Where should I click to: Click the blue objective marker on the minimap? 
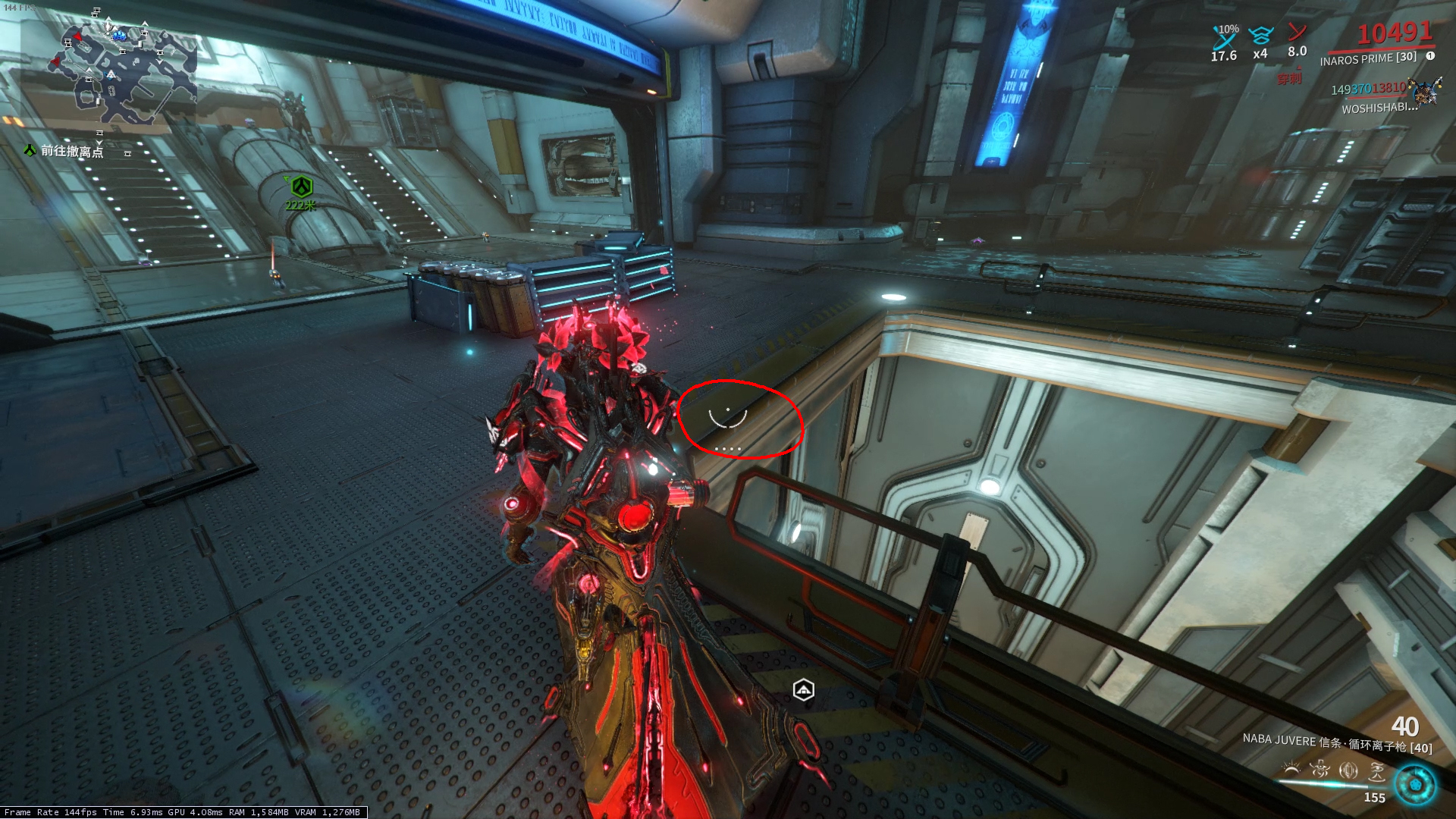(x=119, y=36)
